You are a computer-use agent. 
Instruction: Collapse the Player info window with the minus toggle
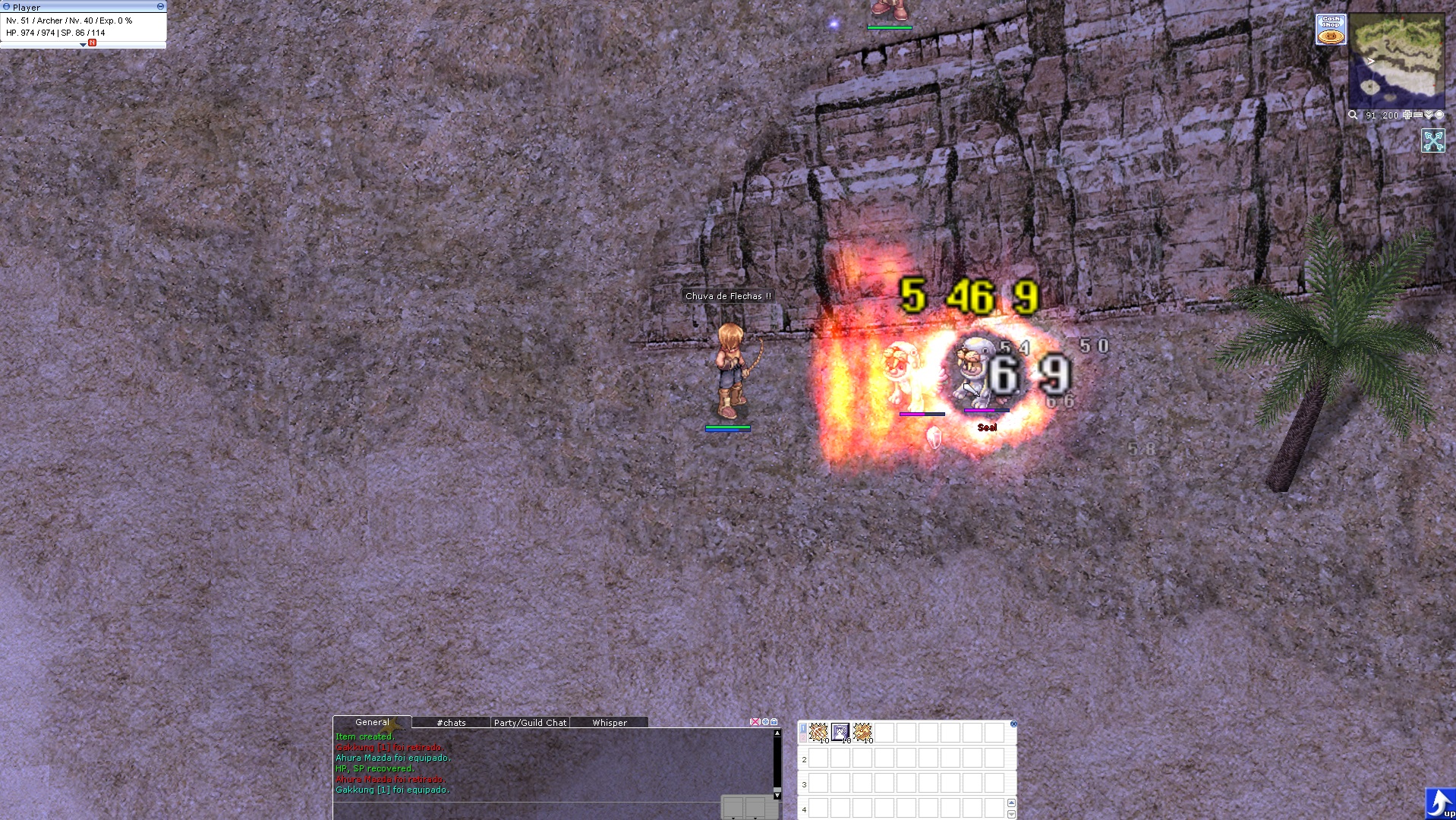161,7
